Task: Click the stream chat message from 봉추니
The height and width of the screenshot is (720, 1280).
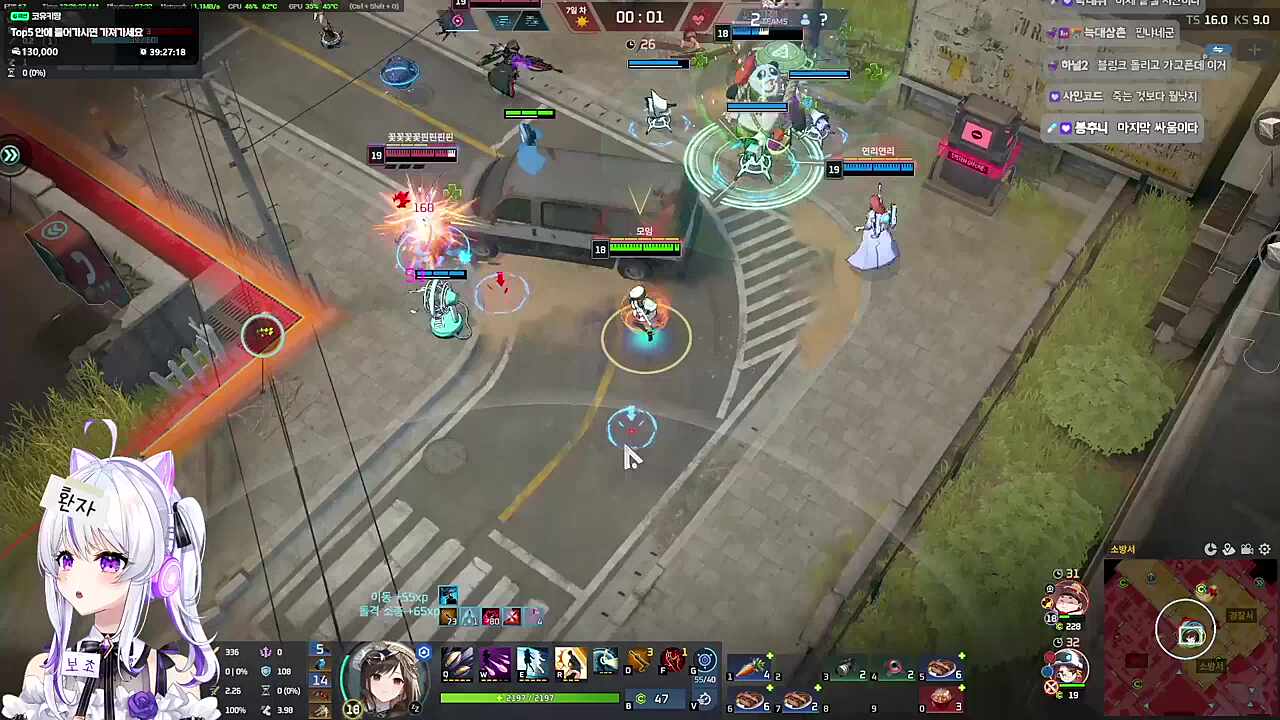Action: point(1124,128)
